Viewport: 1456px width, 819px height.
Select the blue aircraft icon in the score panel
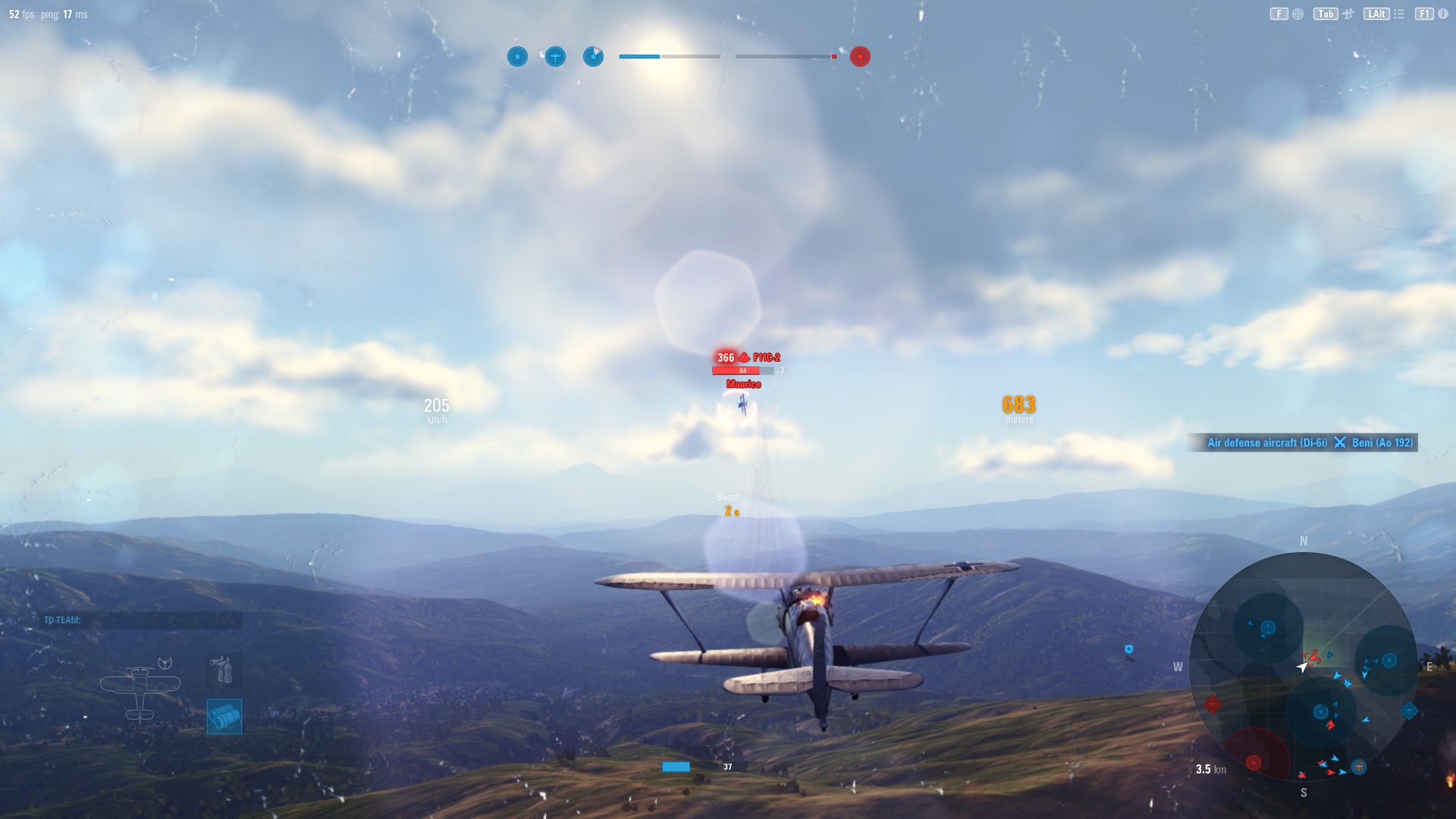555,56
